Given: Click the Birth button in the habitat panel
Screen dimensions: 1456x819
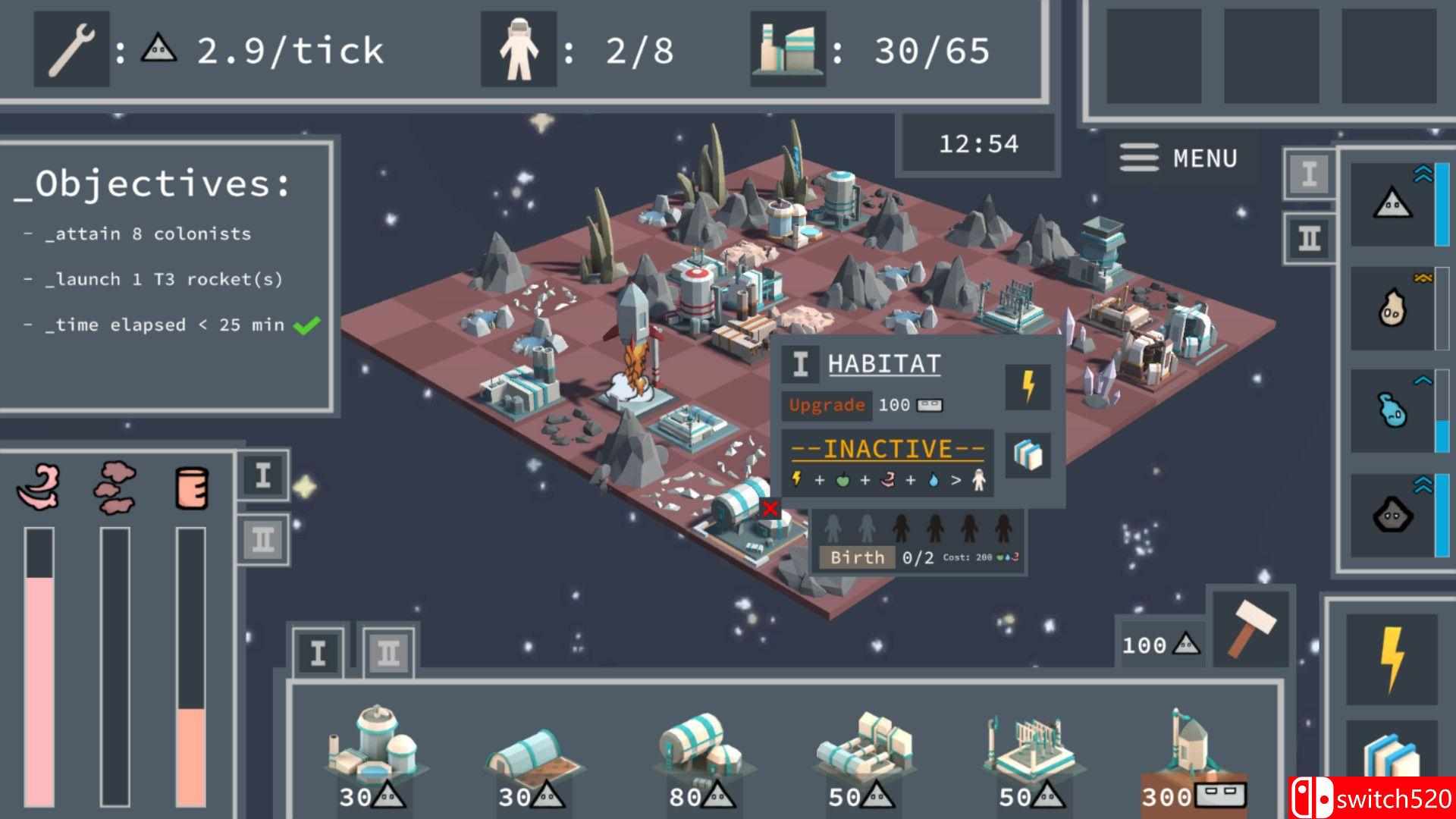Looking at the screenshot, I should pyautogui.click(x=857, y=557).
